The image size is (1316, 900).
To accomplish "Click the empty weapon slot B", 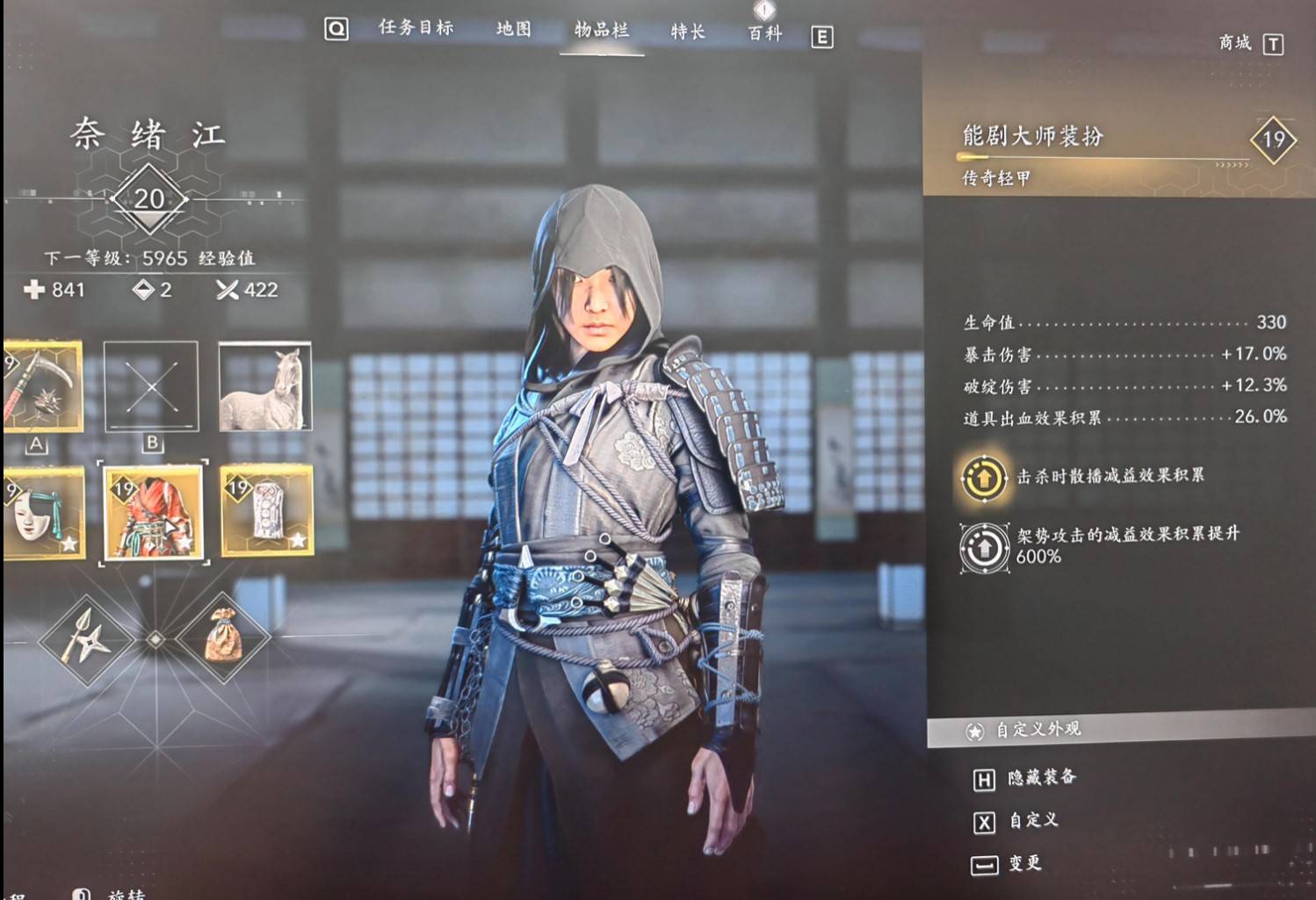I will click(x=152, y=386).
